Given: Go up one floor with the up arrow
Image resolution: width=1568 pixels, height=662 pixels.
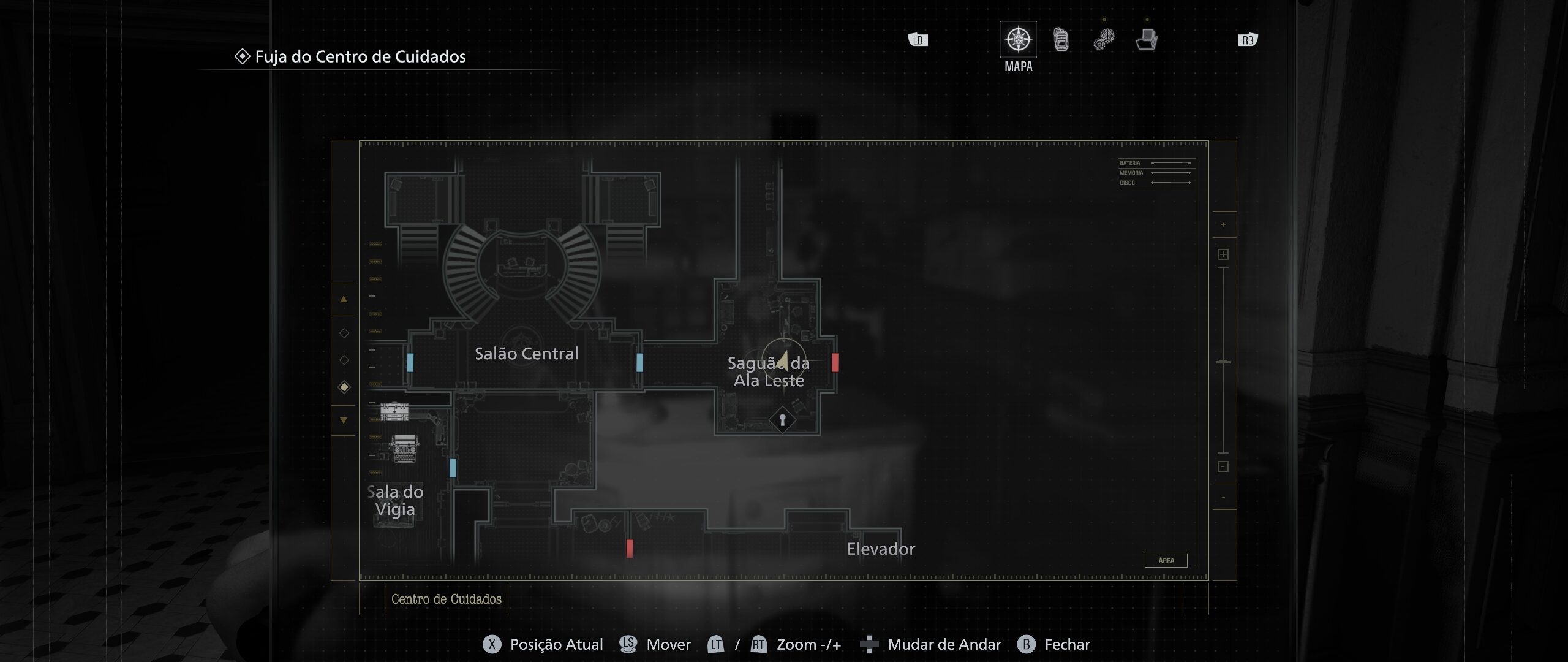Looking at the screenshot, I should pyautogui.click(x=344, y=300).
